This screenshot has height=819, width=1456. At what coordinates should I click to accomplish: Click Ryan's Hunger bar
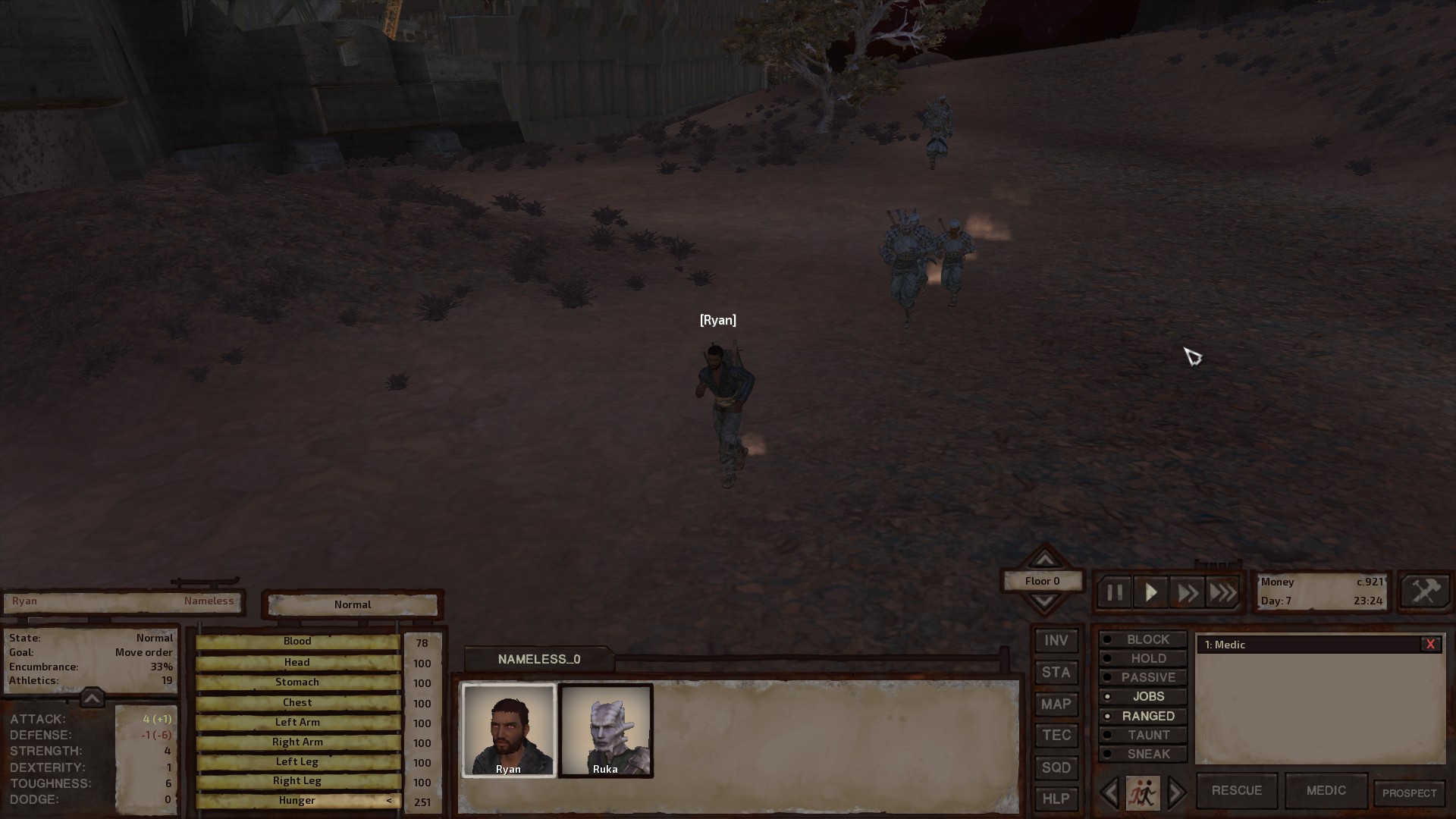297,800
